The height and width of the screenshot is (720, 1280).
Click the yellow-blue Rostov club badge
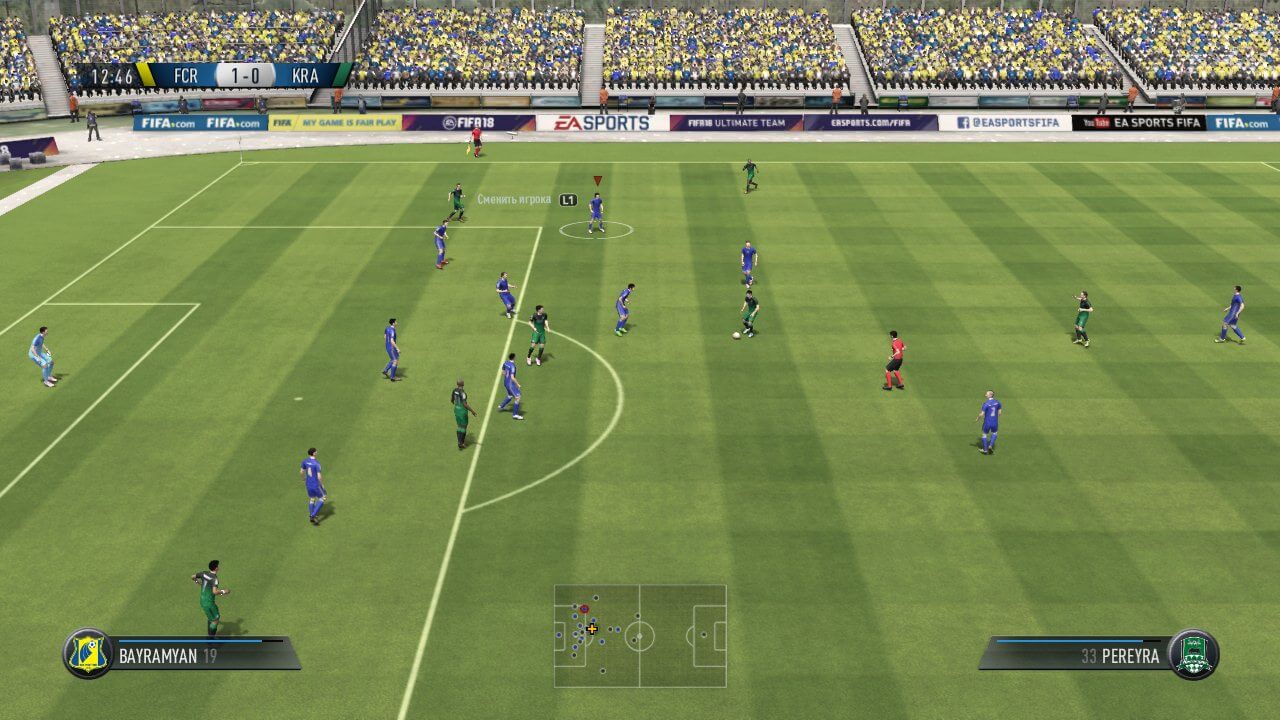pyautogui.click(x=88, y=654)
